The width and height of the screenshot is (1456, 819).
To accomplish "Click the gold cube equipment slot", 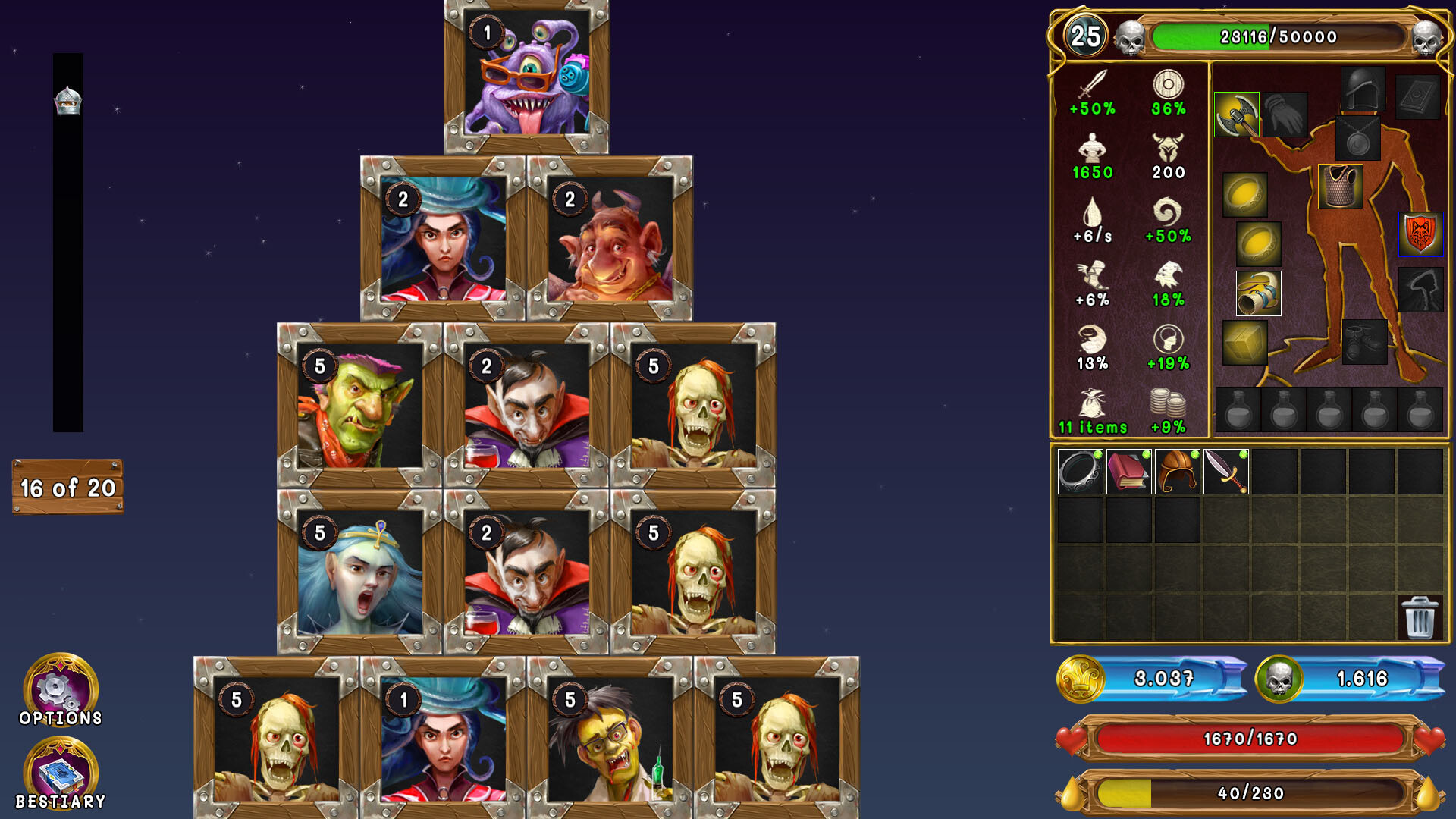I will click(x=1244, y=343).
